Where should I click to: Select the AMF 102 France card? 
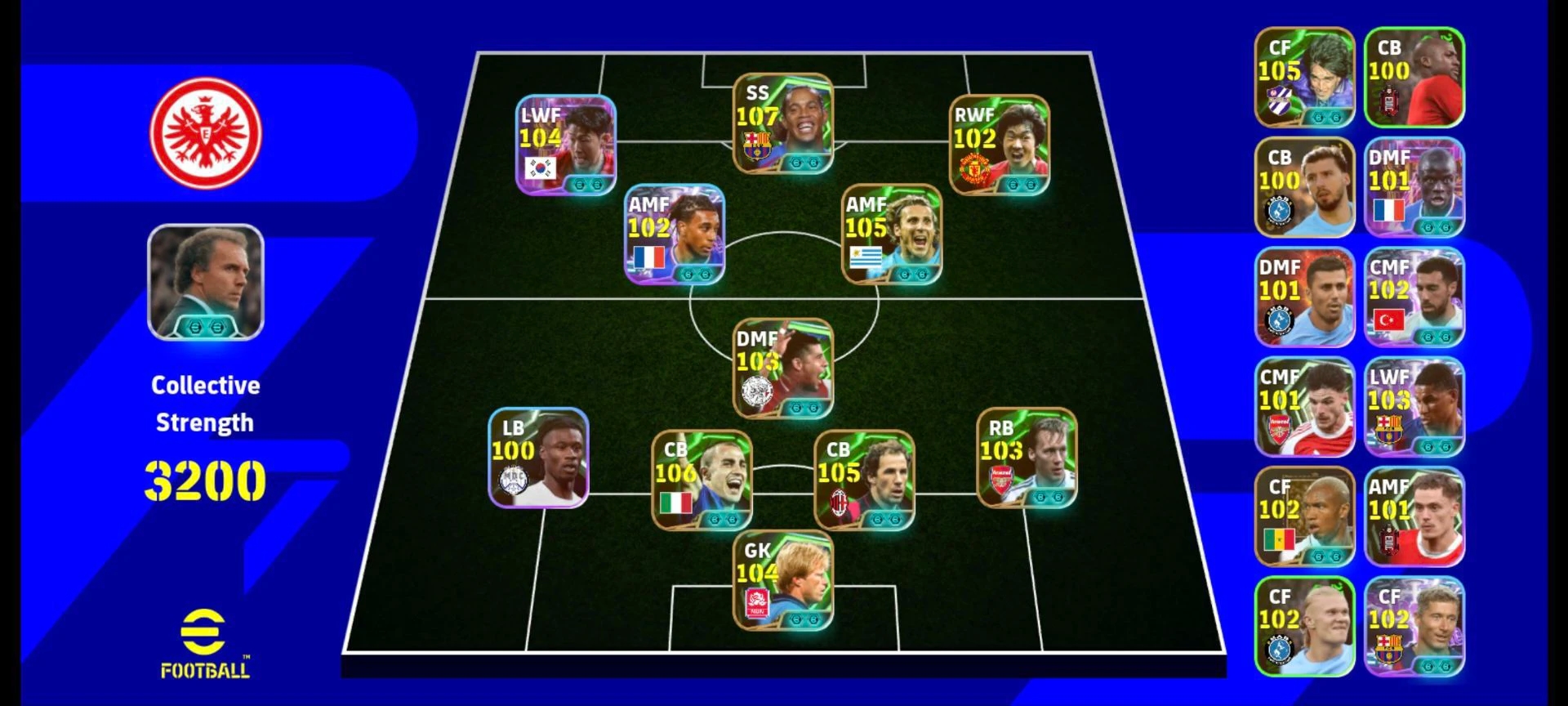point(674,235)
